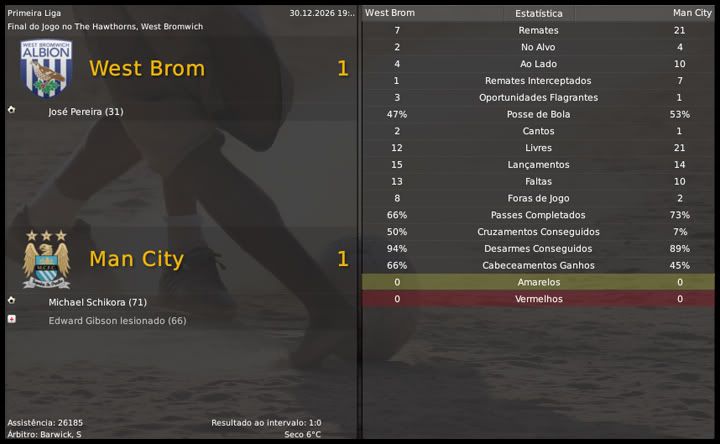This screenshot has height=444, width=720.
Task: View goalscorer José Pereira's profile
Action: click(85, 112)
